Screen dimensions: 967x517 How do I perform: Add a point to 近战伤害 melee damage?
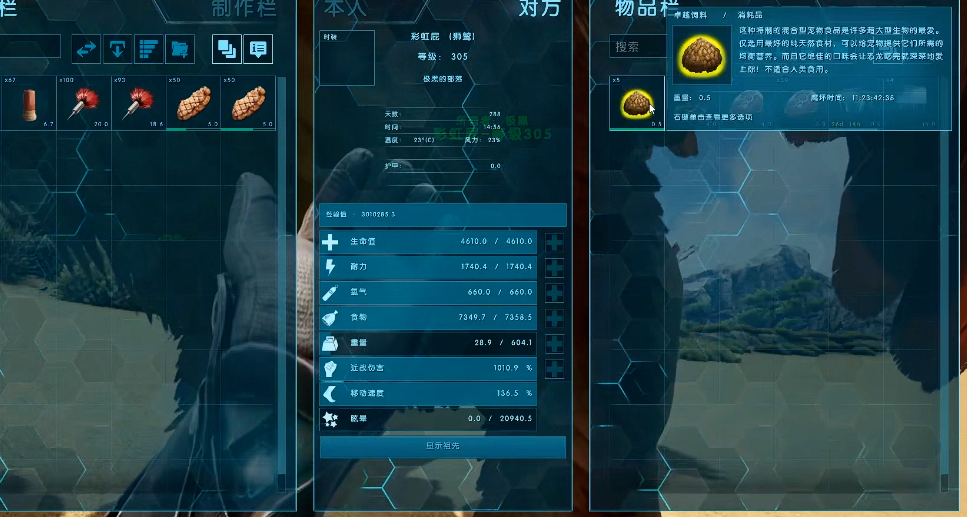pos(554,369)
